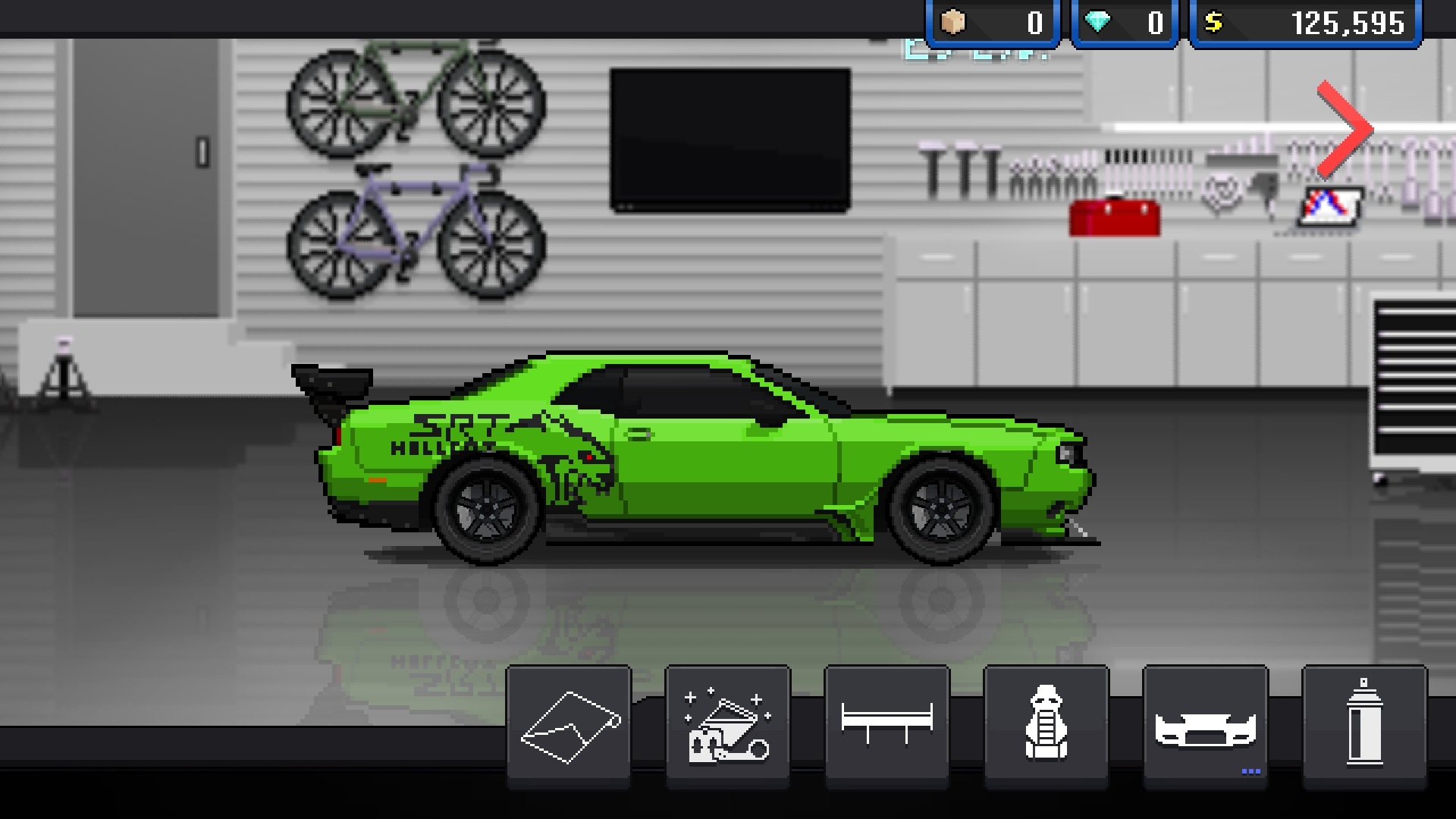Click the yellow dollar sign icon
Viewport: 1456px width, 819px height.
pyautogui.click(x=1214, y=23)
